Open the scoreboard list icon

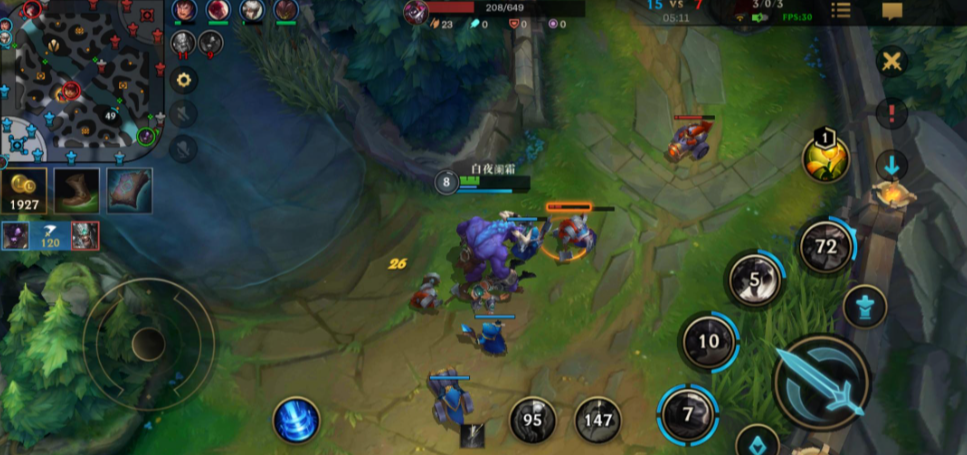click(x=841, y=11)
